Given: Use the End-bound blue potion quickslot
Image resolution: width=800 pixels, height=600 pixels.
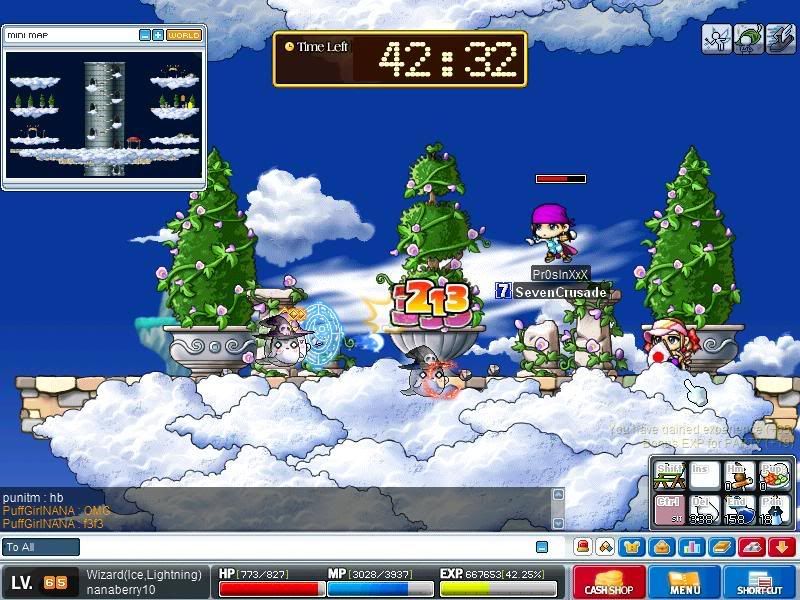Looking at the screenshot, I should coord(738,510).
